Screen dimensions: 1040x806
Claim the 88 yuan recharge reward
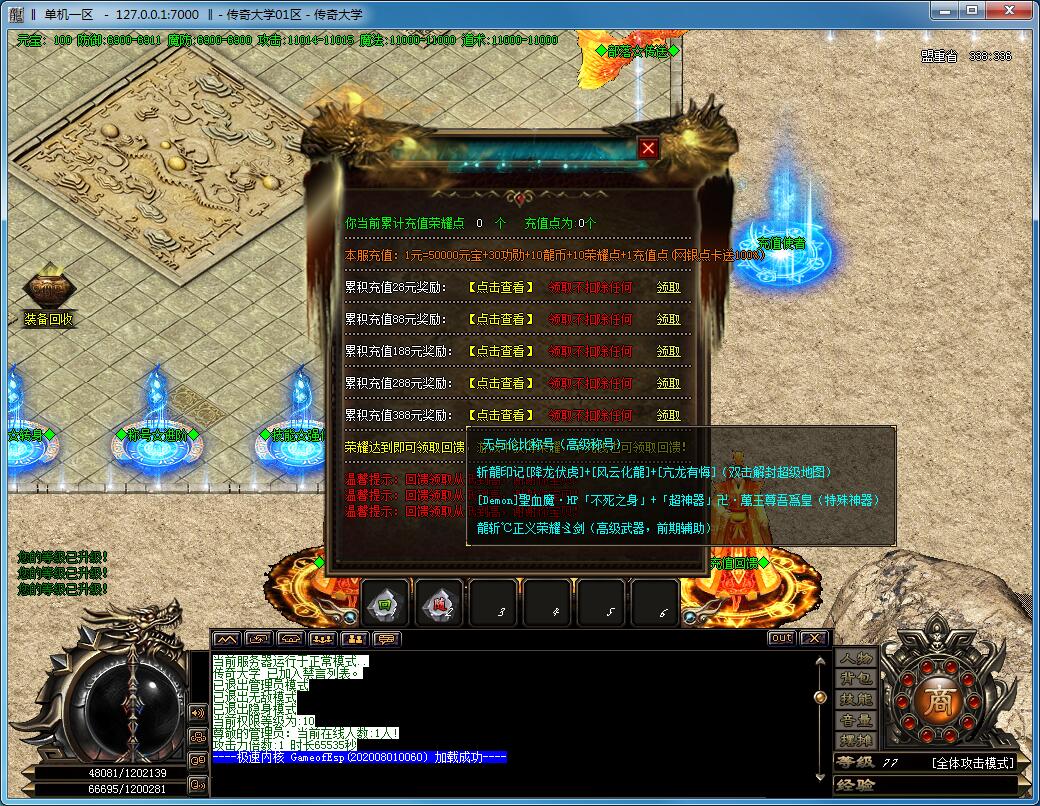point(668,319)
